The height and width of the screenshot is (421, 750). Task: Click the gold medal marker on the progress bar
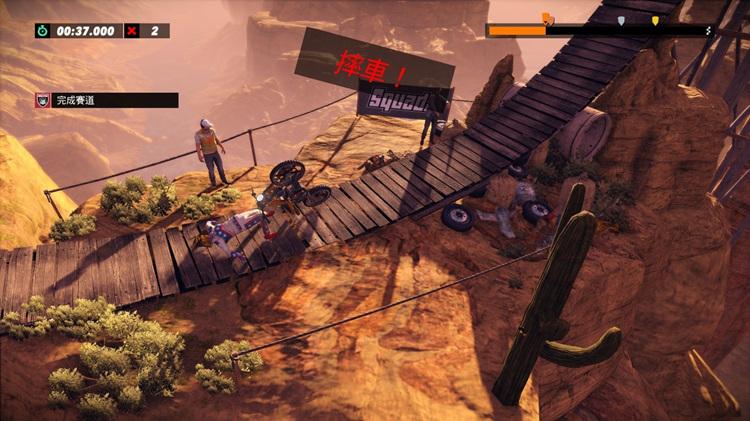coord(655,20)
